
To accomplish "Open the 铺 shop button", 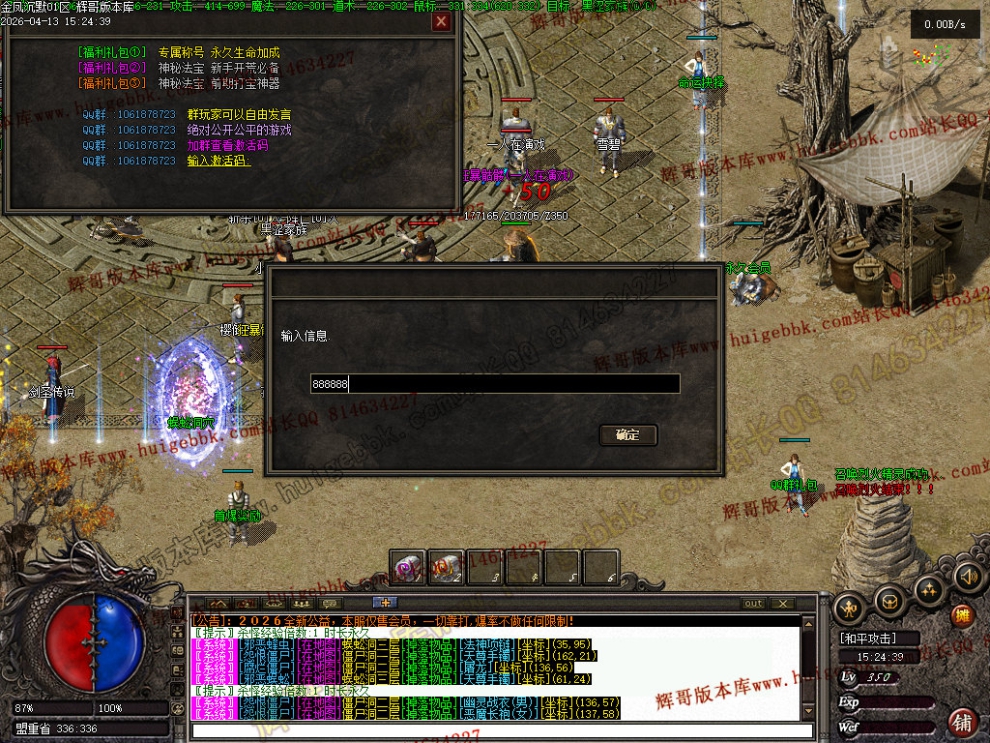I will [963, 722].
